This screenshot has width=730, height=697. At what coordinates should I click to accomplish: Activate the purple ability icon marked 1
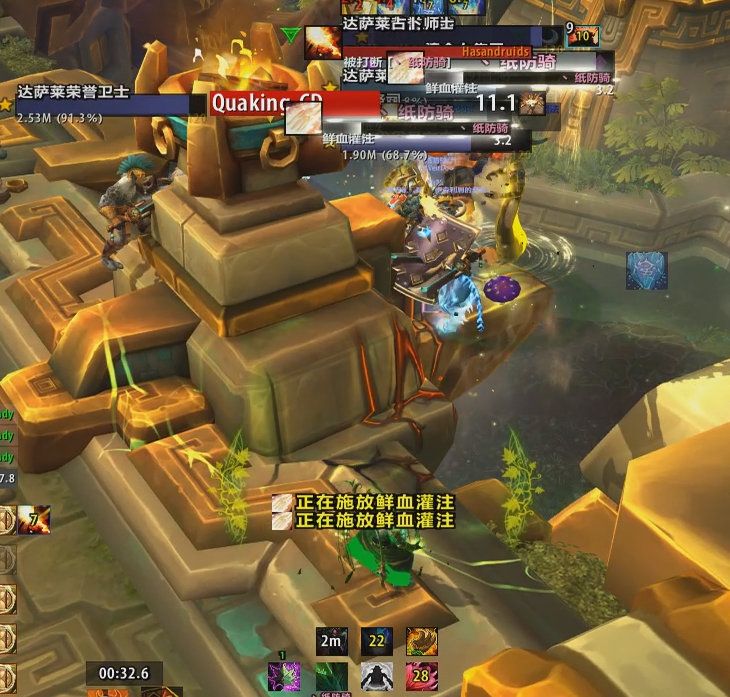coord(283,675)
